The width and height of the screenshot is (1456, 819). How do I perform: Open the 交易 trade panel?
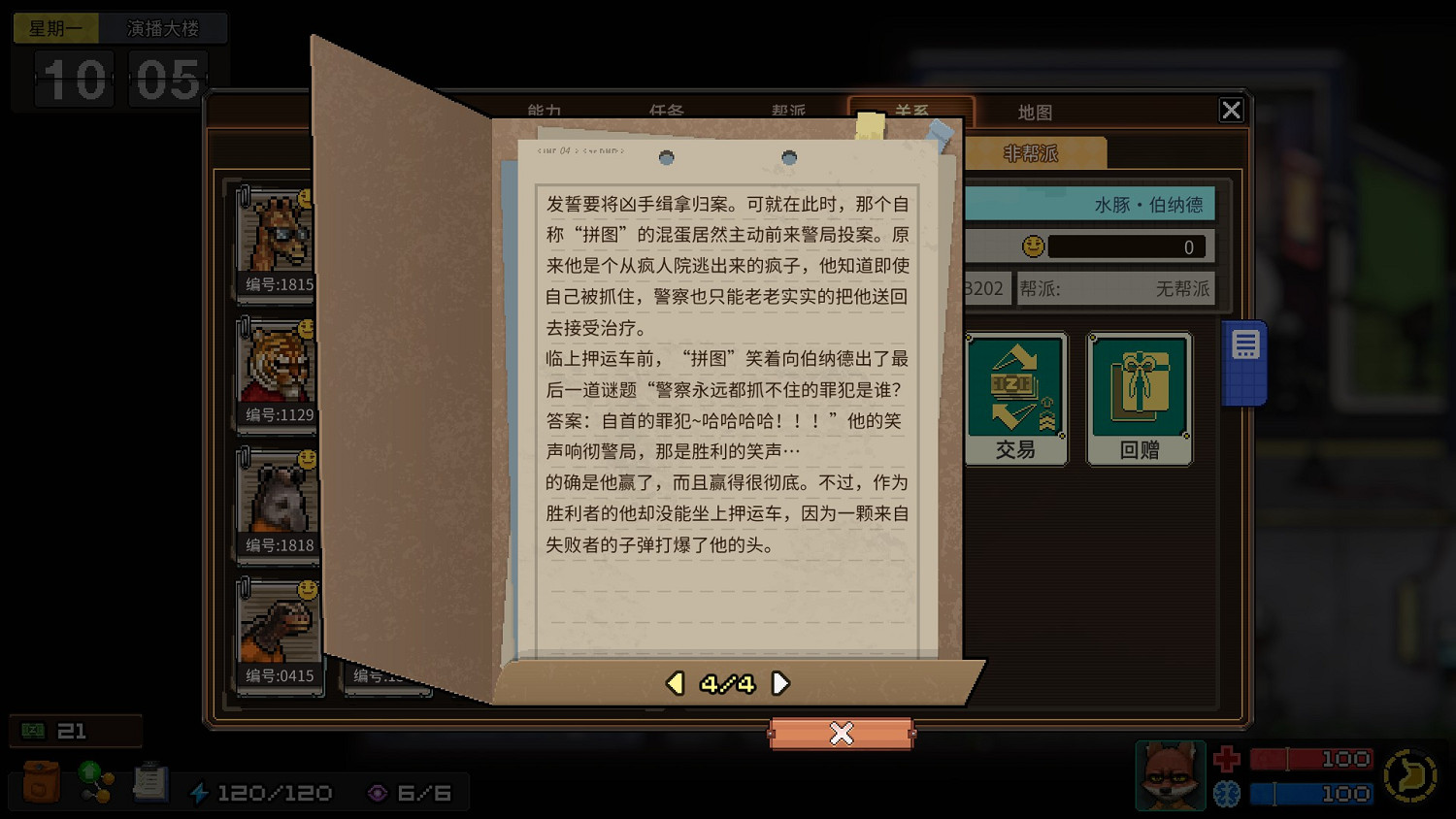(1014, 396)
